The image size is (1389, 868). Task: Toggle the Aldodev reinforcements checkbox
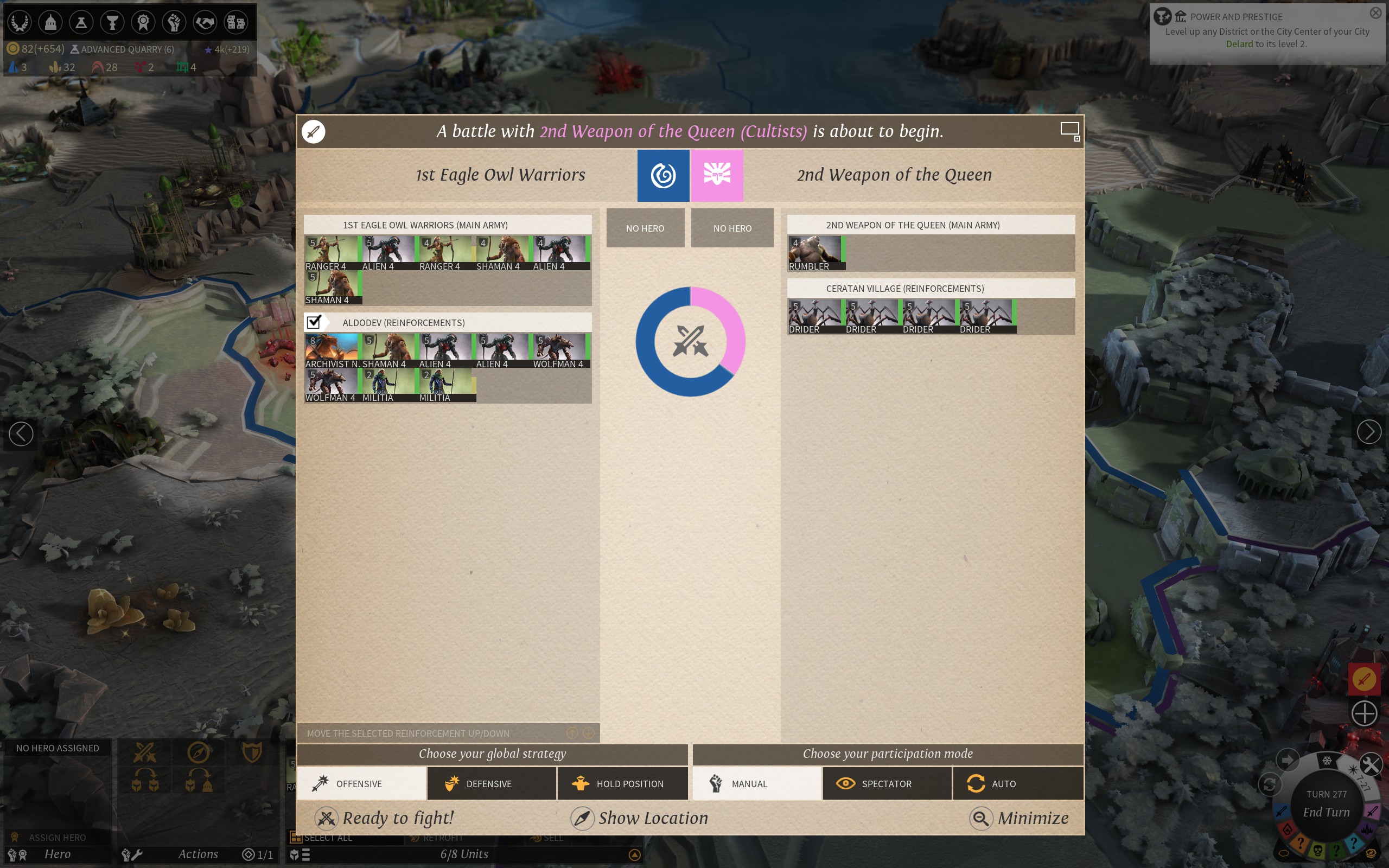[x=314, y=322]
